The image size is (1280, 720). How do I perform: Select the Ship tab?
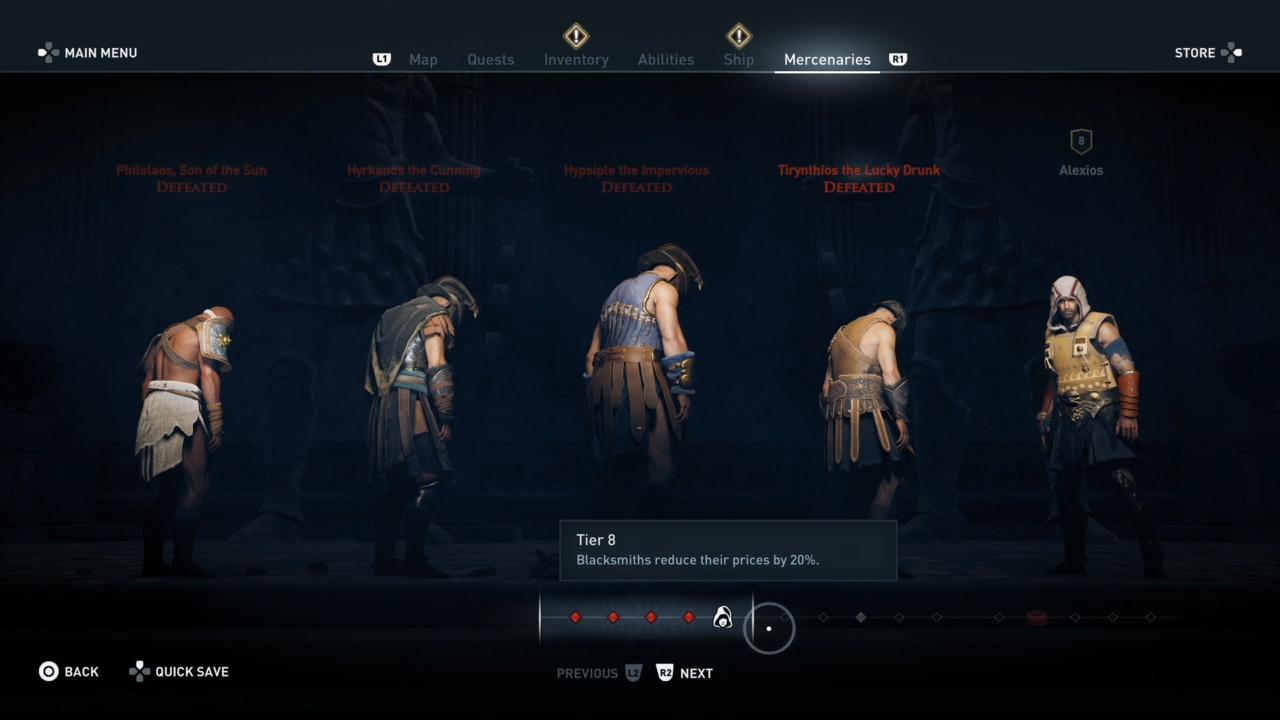click(738, 60)
